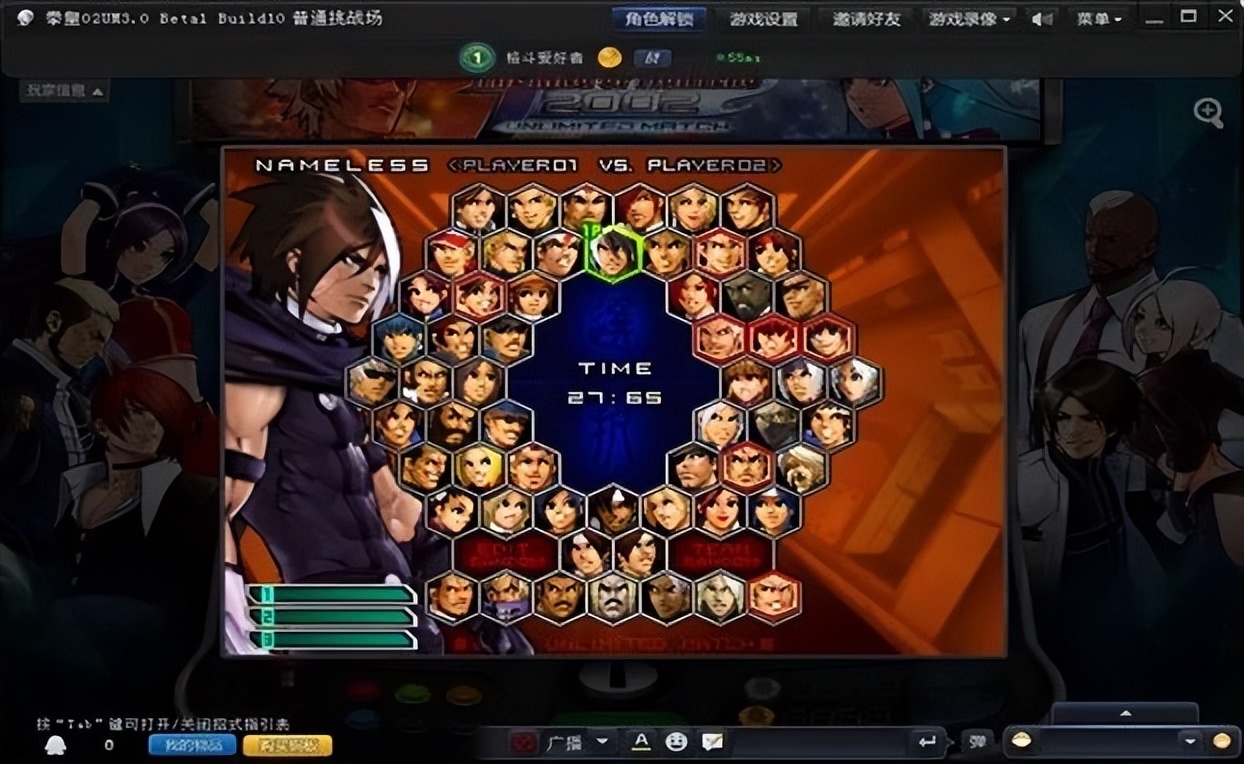Open 游戏设置 game settings

pos(763,19)
